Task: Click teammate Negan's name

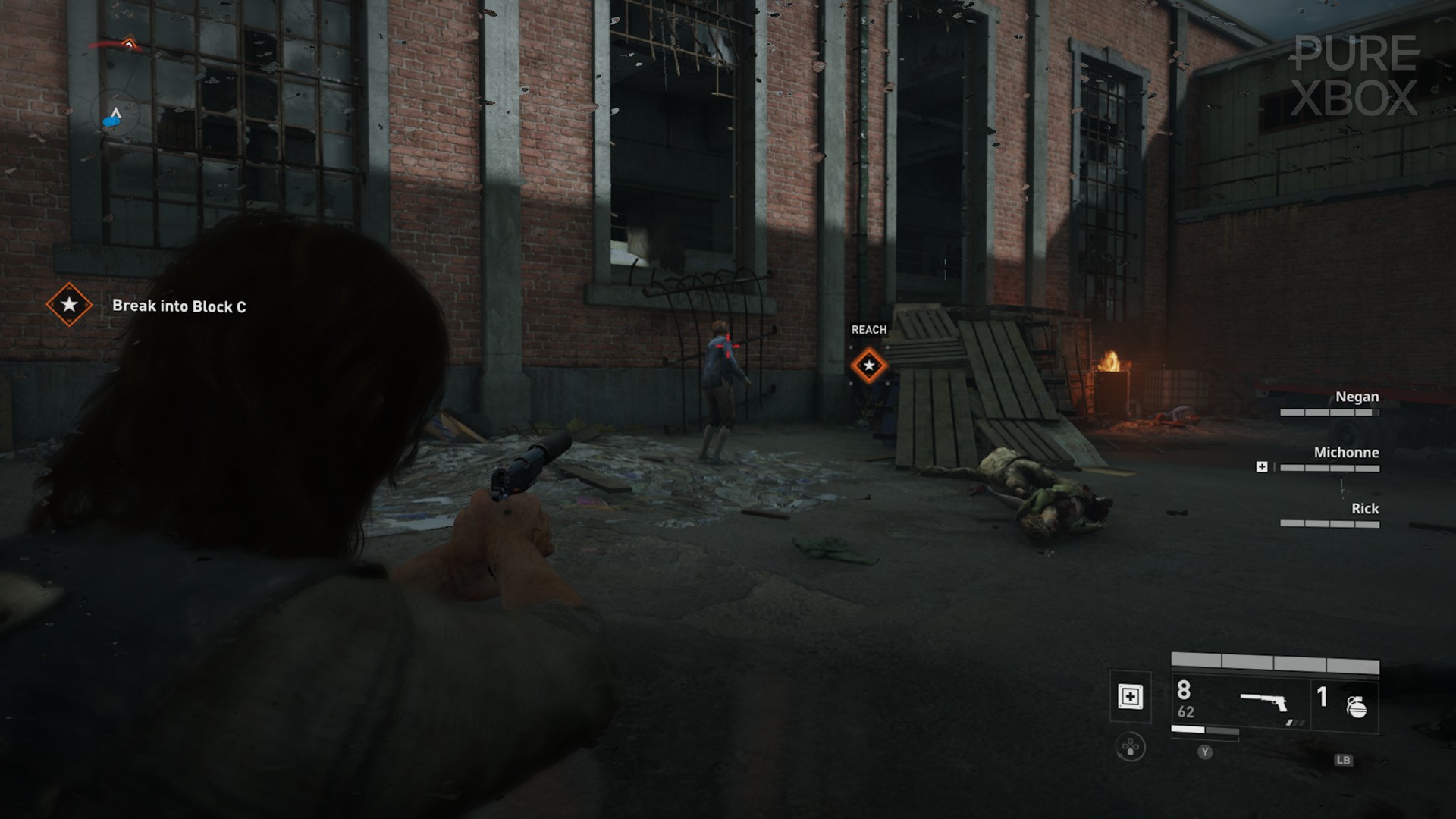Action: (1357, 397)
